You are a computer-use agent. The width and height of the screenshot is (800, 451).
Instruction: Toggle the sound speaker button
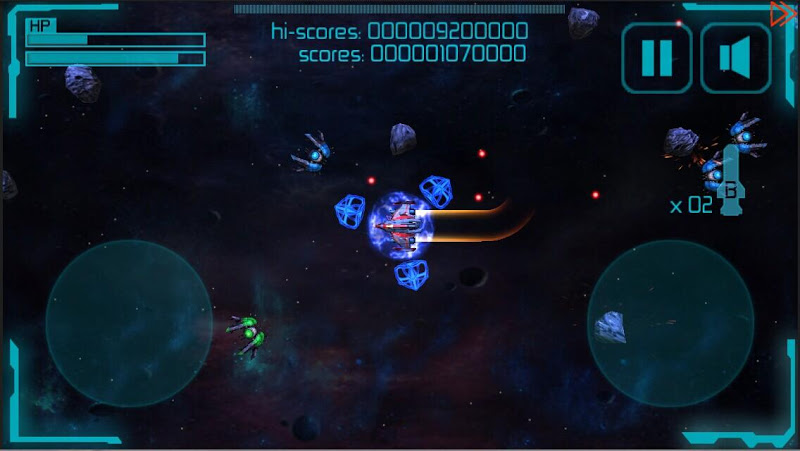tap(735, 58)
